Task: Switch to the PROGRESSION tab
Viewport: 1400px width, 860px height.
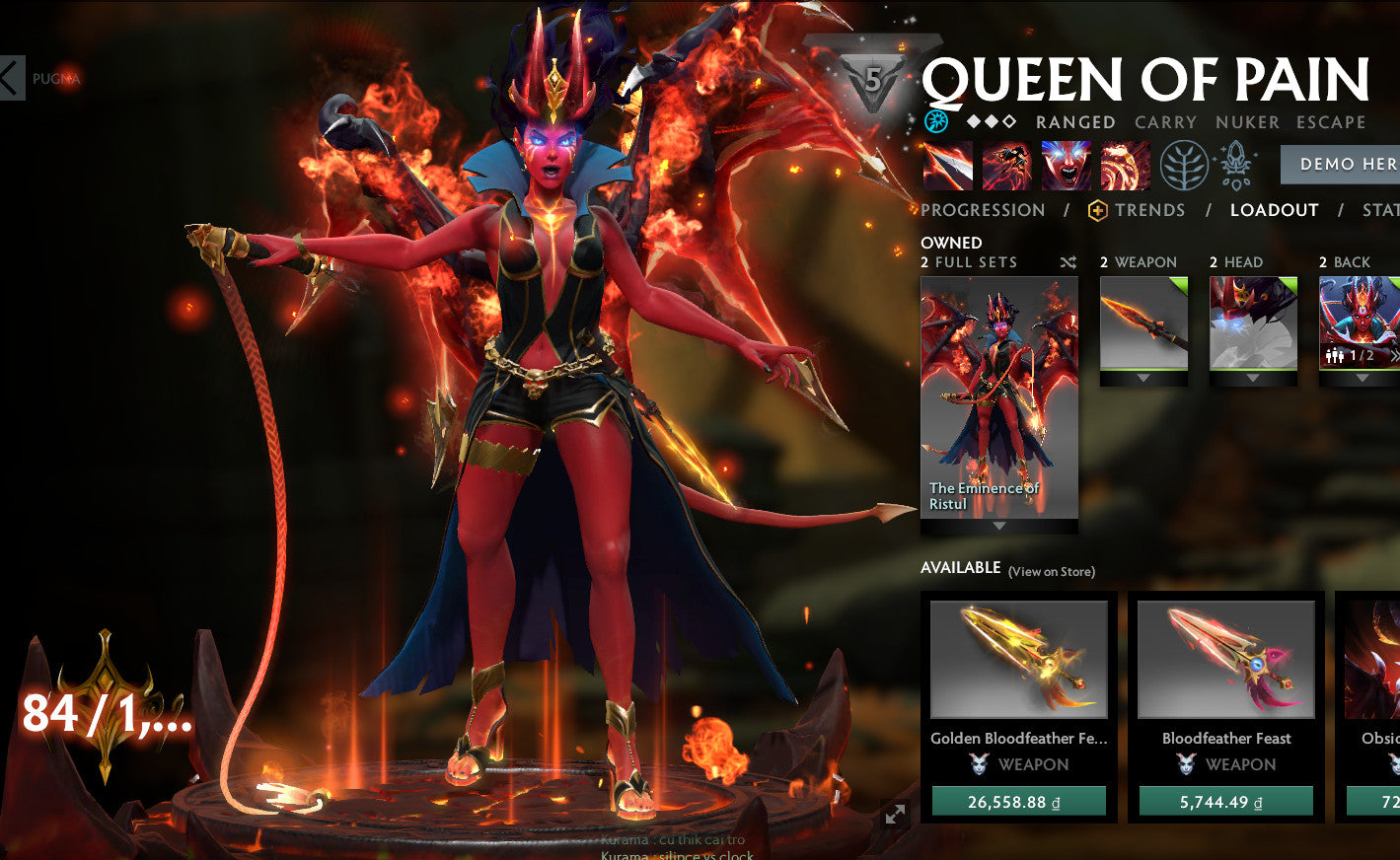Action: pos(983,209)
